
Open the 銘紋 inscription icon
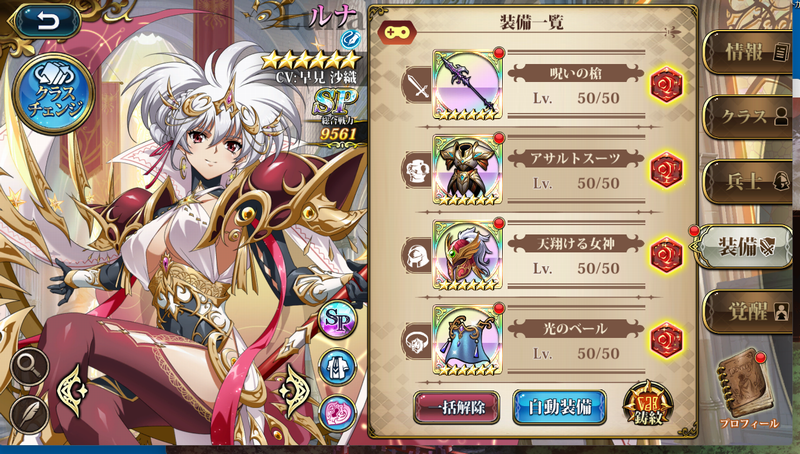(648, 406)
